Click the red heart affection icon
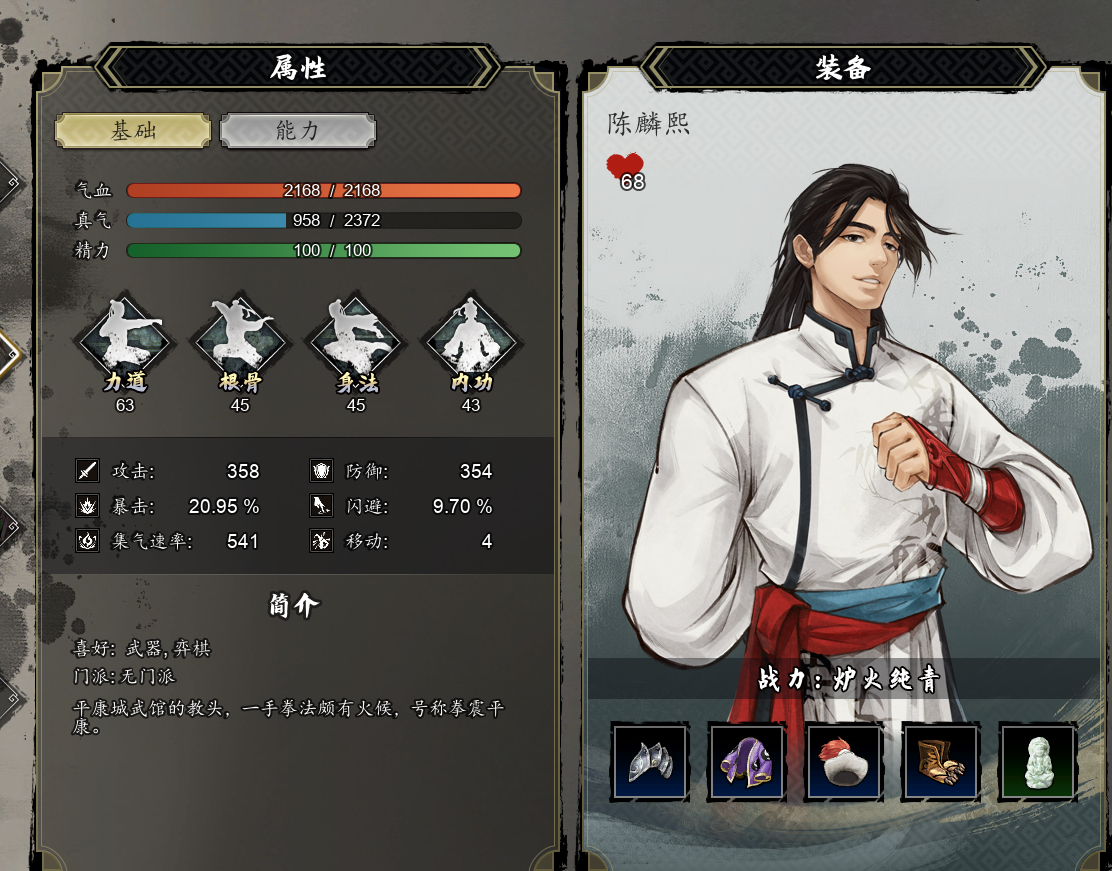The image size is (1112, 871). coord(625,167)
